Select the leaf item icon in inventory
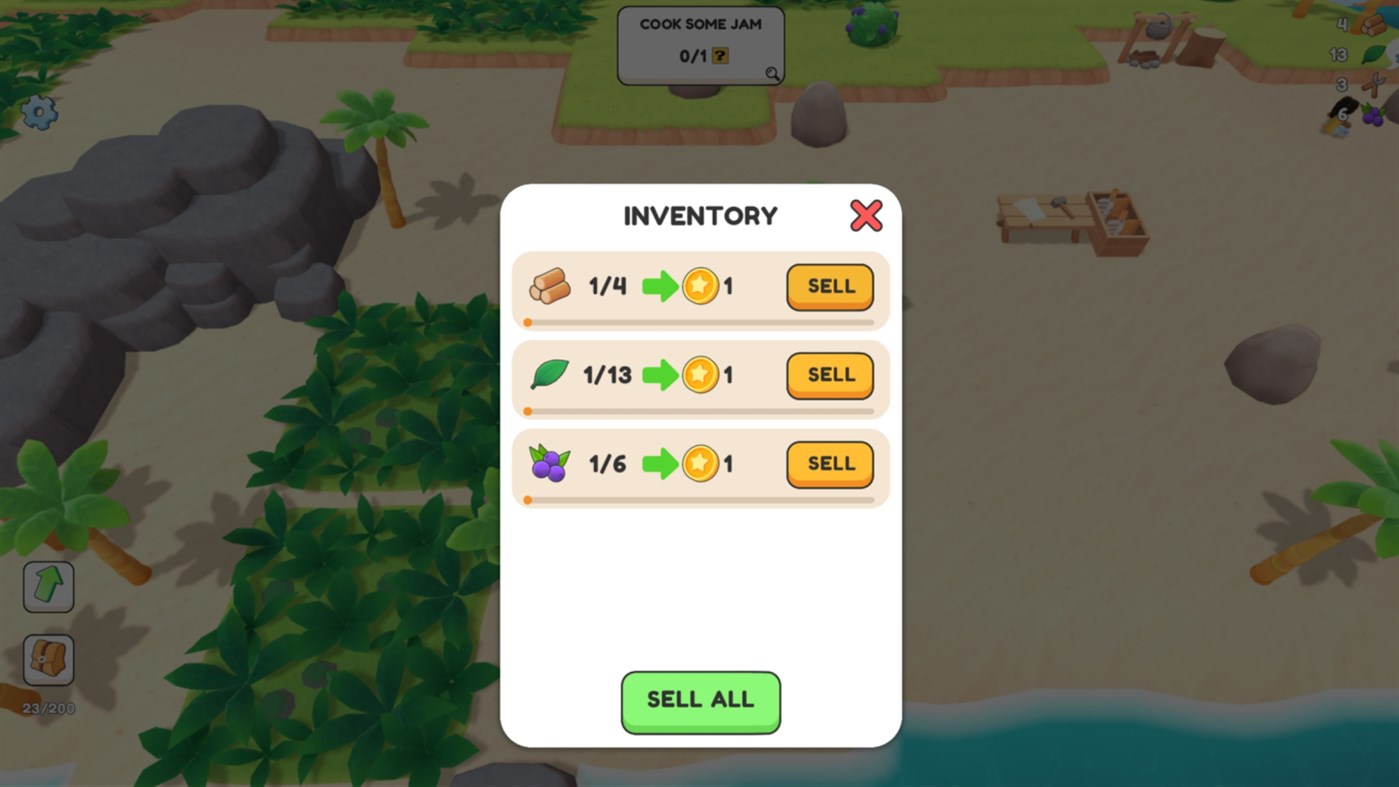1399x787 pixels. point(548,374)
